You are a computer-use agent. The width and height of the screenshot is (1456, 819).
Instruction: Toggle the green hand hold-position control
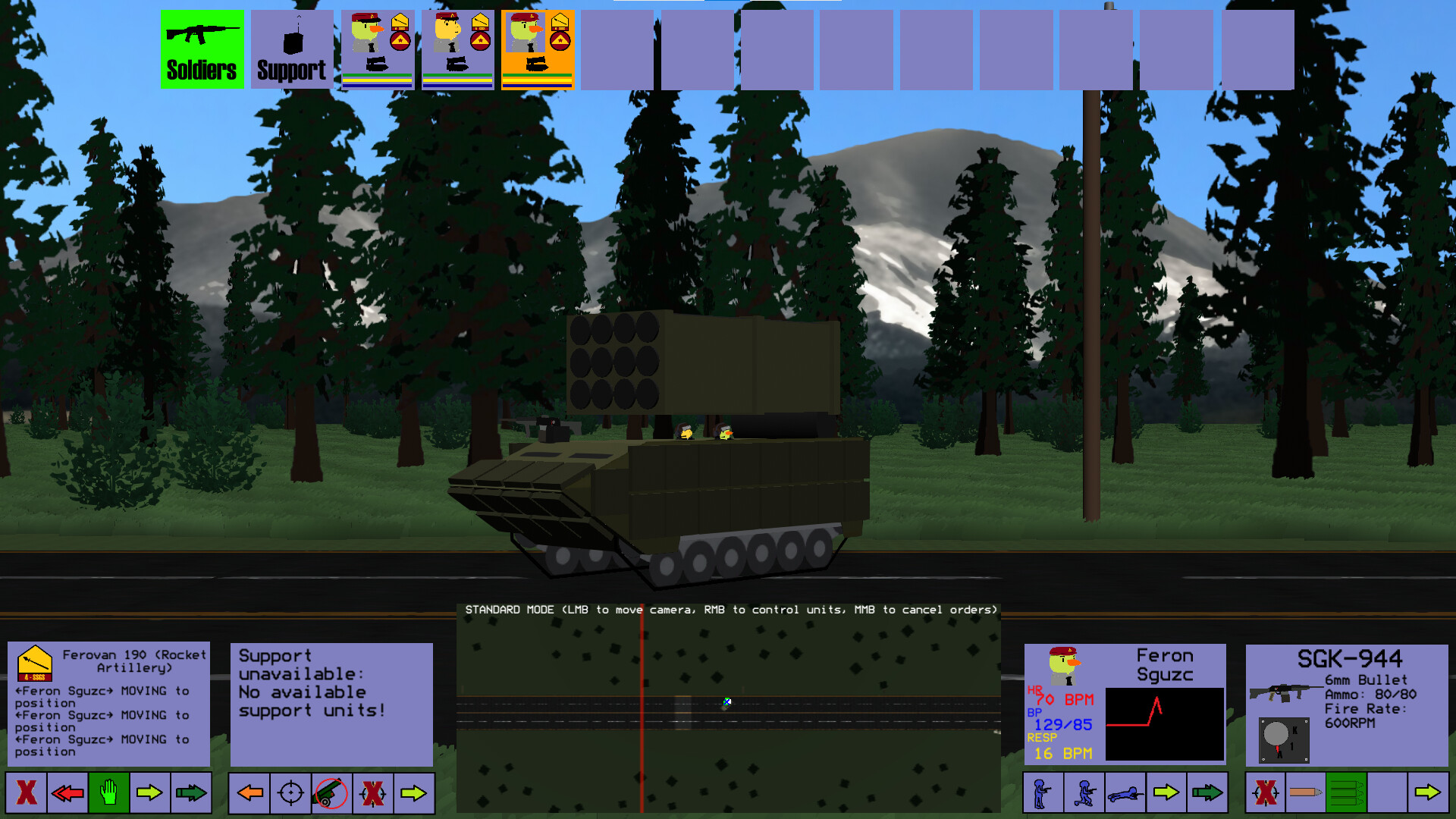point(108,793)
